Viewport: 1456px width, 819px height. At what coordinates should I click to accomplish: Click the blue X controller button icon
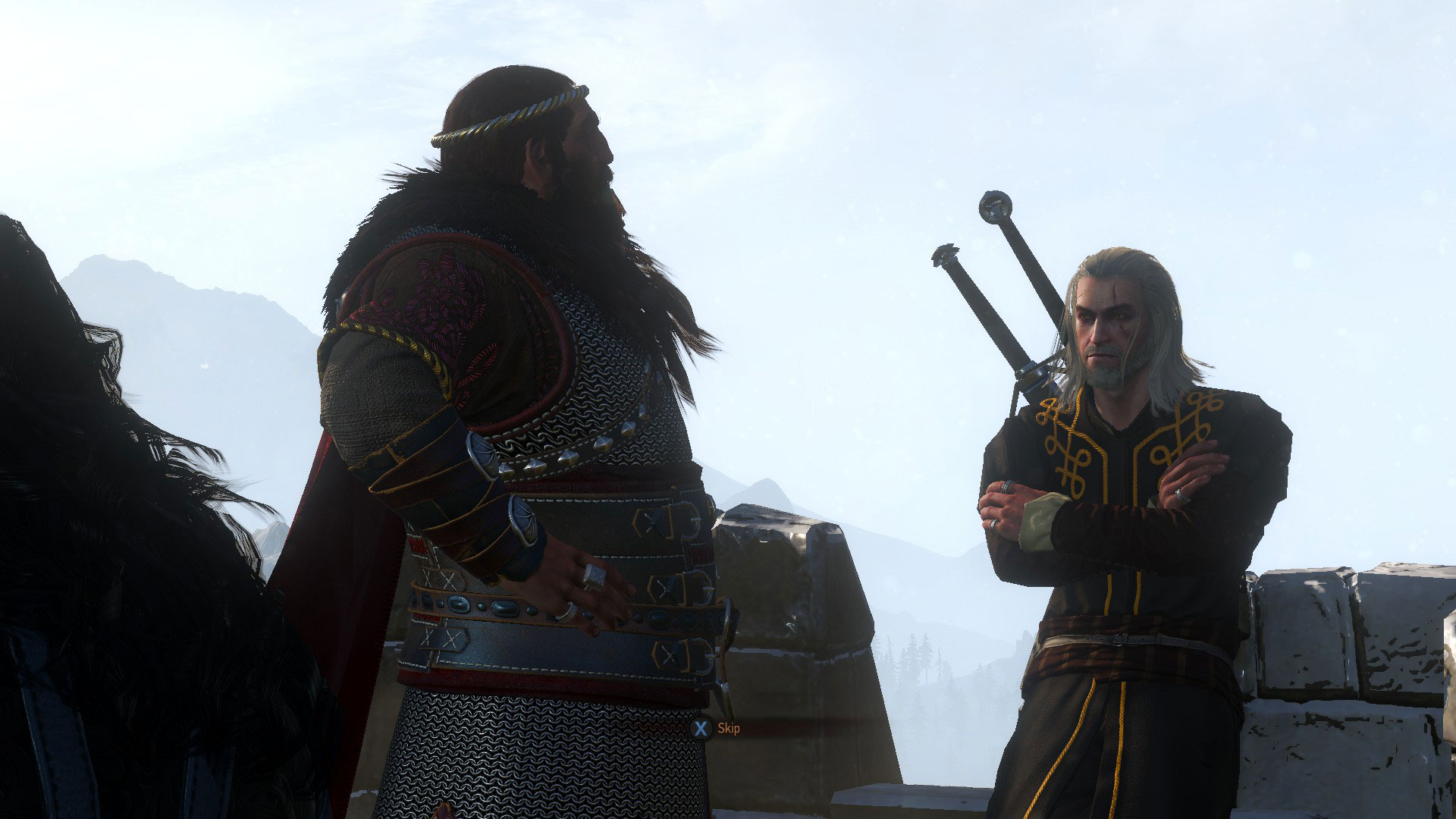click(698, 729)
